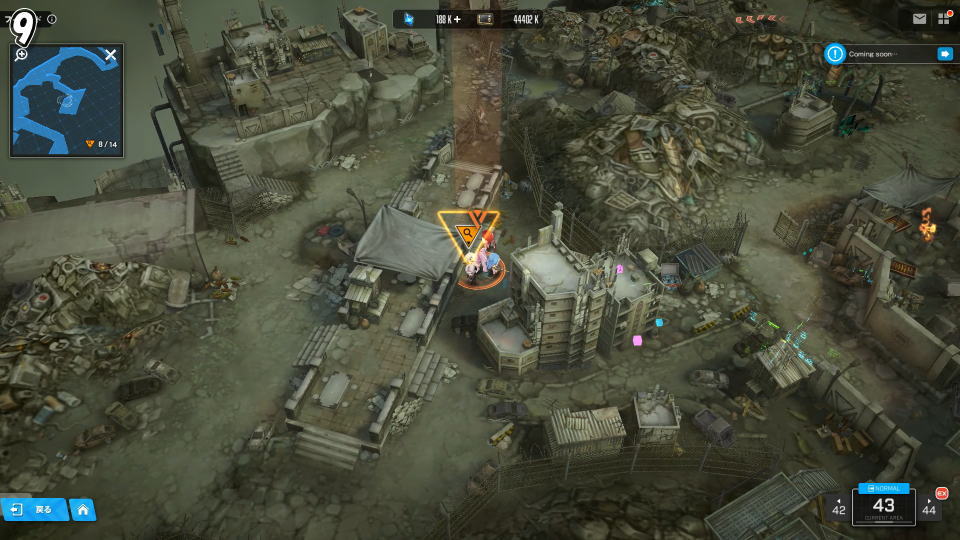Follow the Coming soon notice arrow
Screen dimensions: 960x540
(944, 54)
